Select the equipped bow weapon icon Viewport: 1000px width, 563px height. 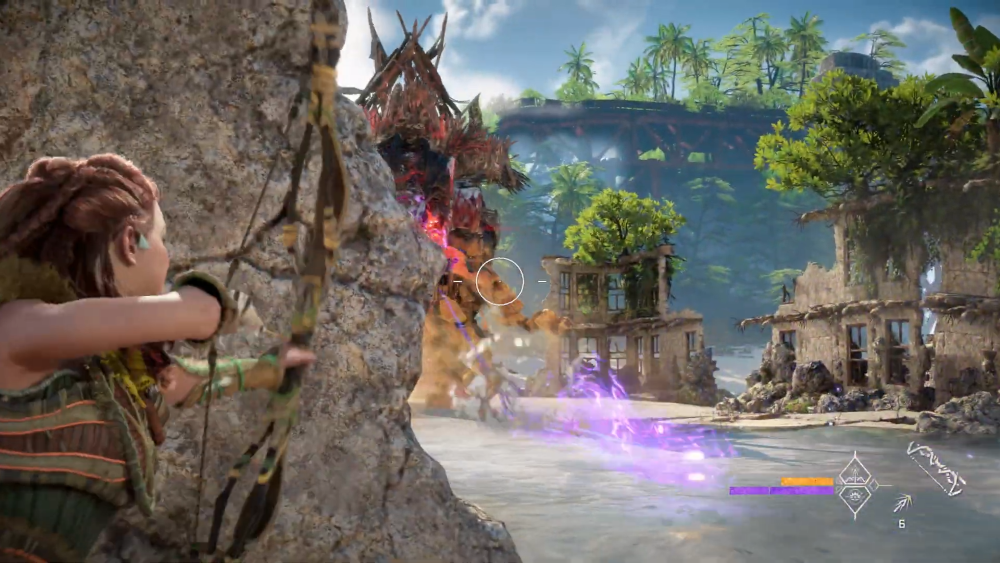[936, 468]
